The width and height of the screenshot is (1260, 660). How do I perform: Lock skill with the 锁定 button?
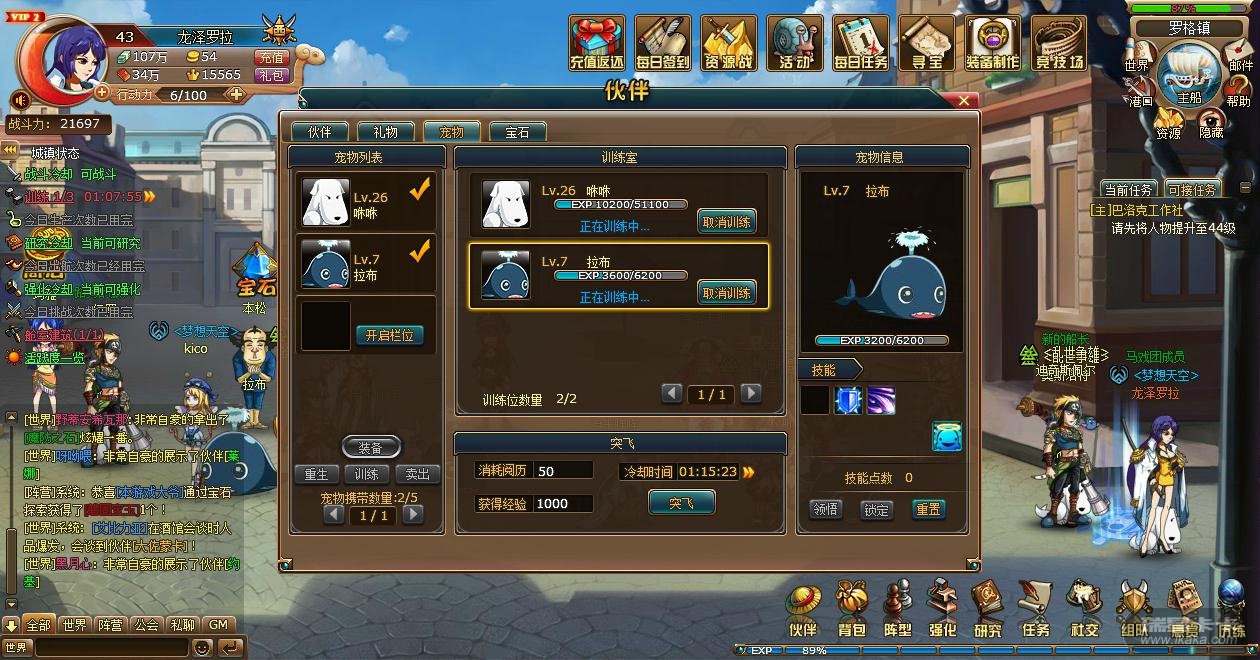(x=877, y=509)
